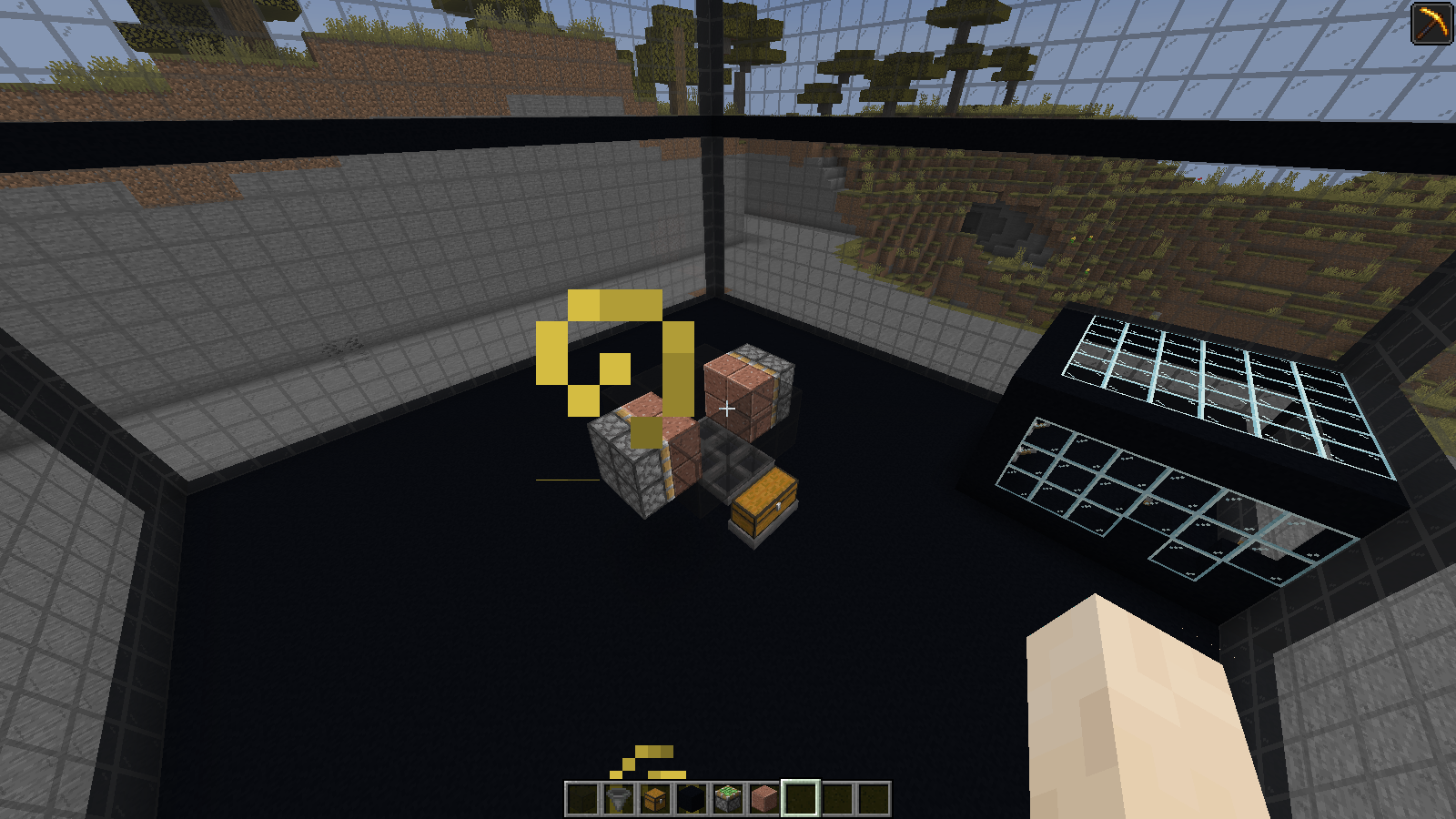1456x819 pixels.
Task: Select the sticky piston hotbar slot
Action: pos(726,796)
